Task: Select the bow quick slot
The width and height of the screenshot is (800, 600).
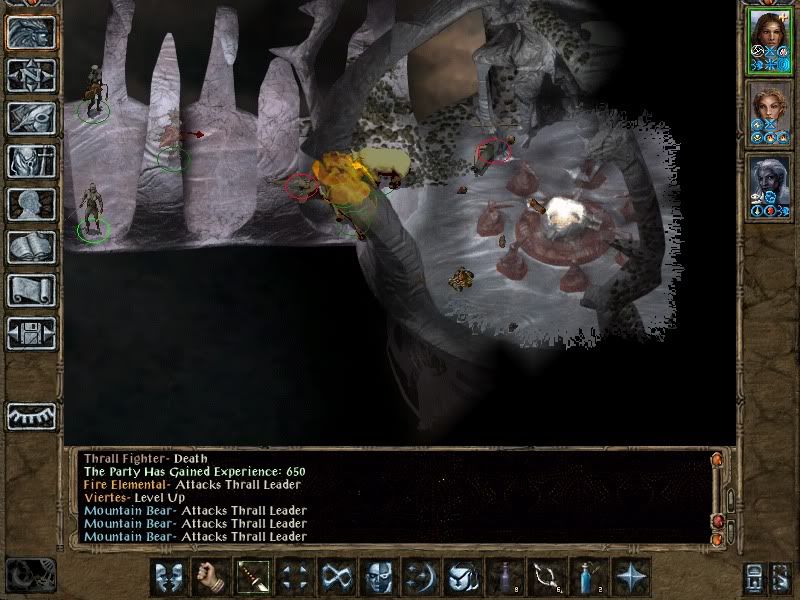Action: pos(546,577)
